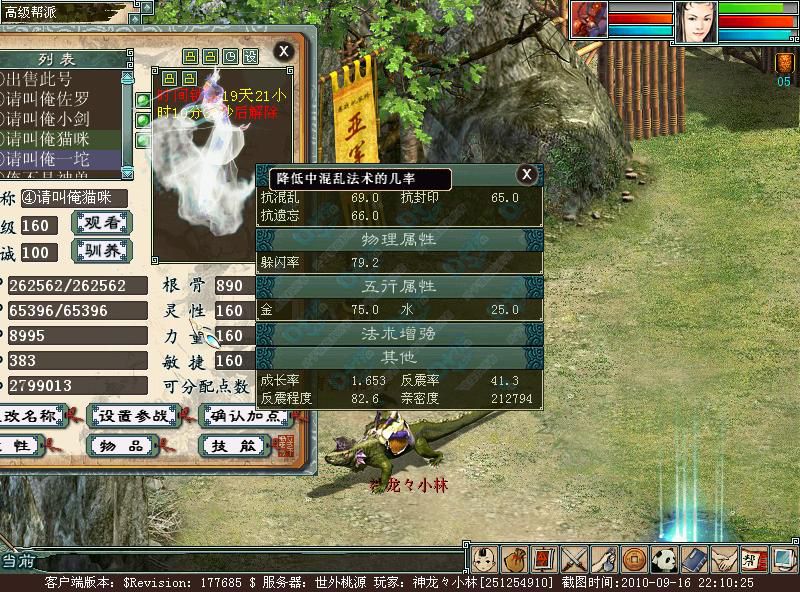The image size is (800, 592).
Task: Open the blue book toolbar icon
Action: tap(694, 559)
